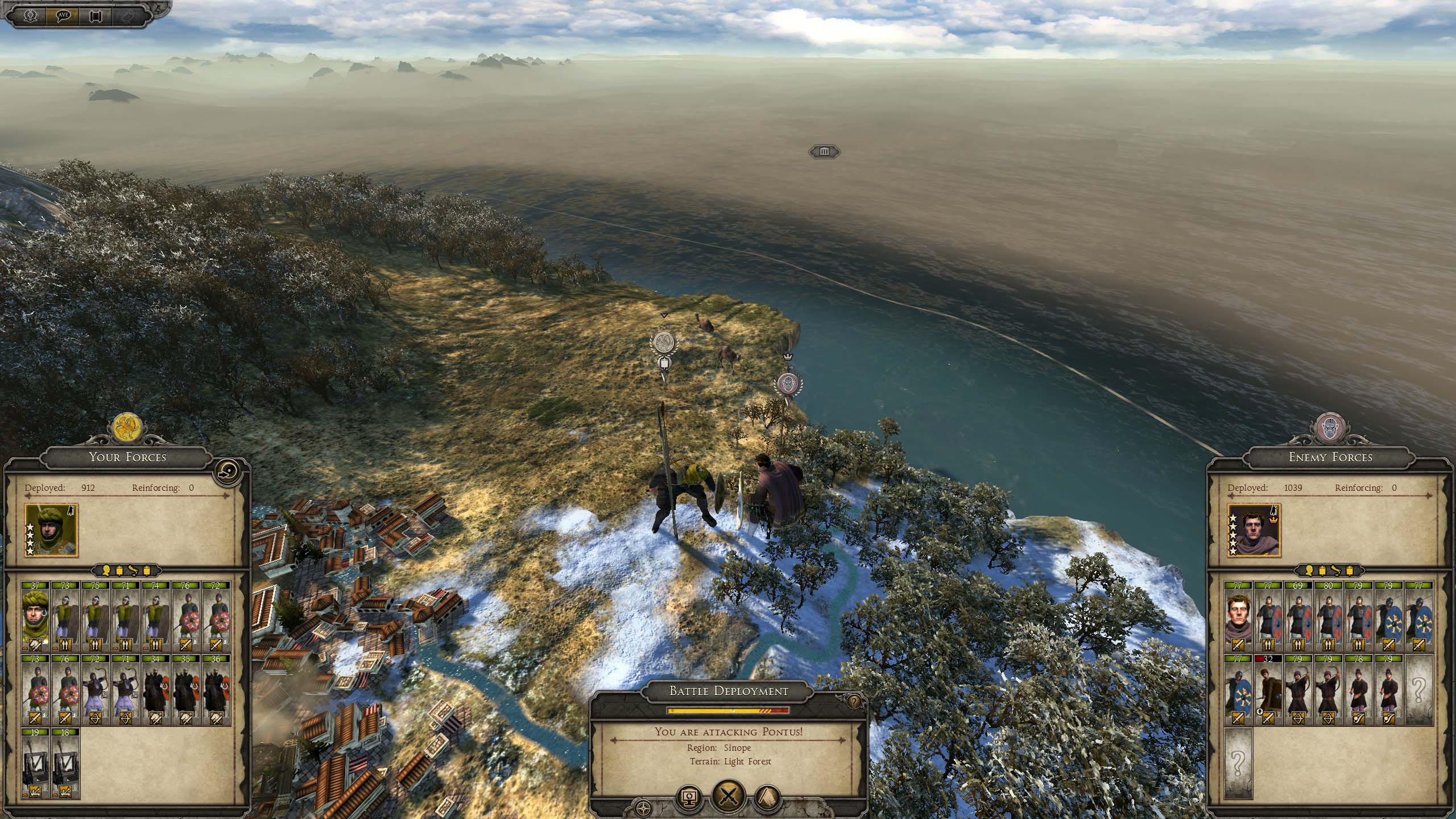Select the archer unit card showing 72
The width and height of the screenshot is (1456, 819).
(96, 689)
